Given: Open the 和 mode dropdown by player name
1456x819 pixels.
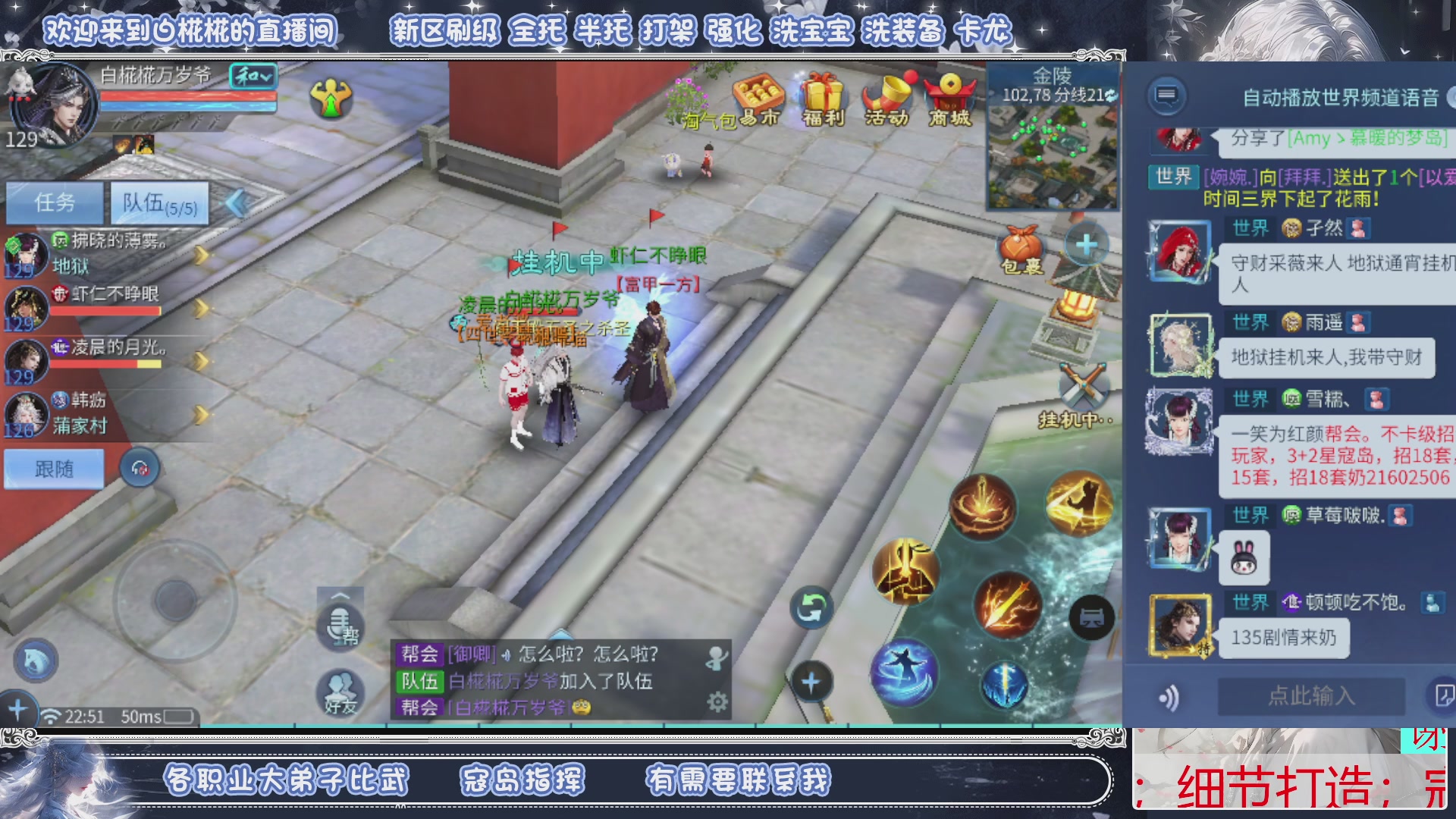Looking at the screenshot, I should pos(253,77).
